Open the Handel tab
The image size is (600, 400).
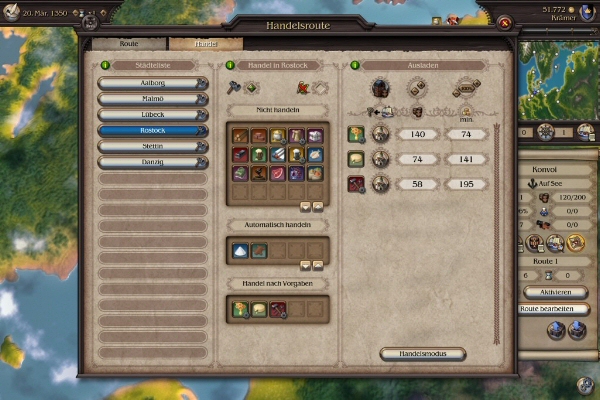click(x=205, y=44)
